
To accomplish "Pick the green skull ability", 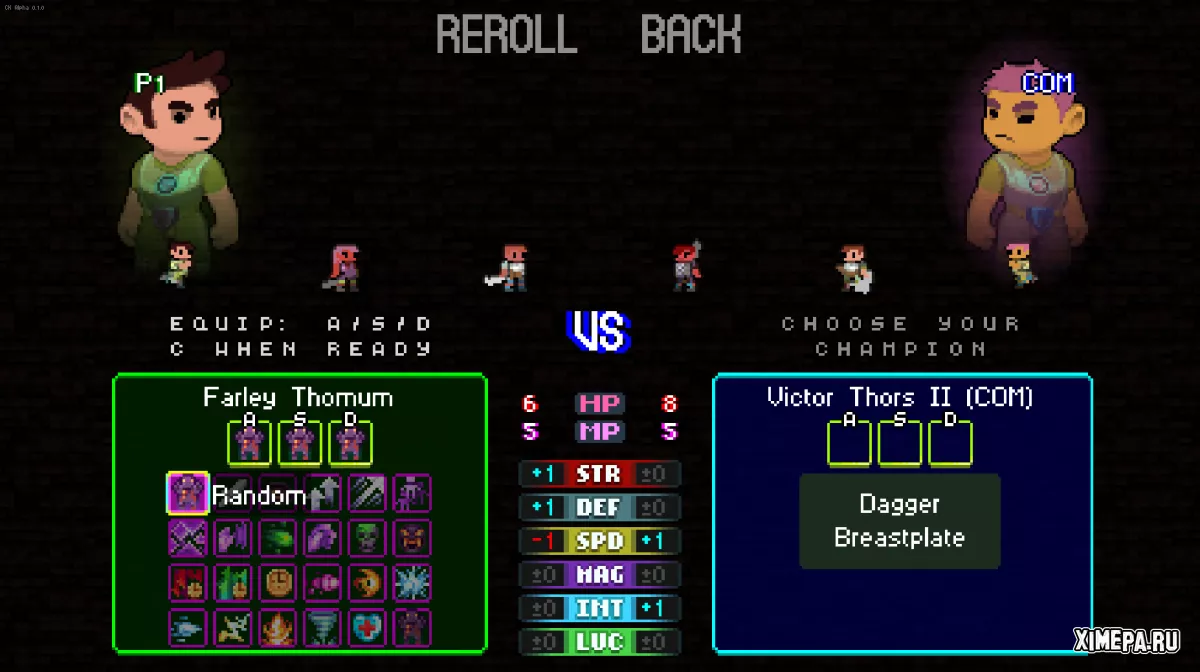I will (x=367, y=538).
